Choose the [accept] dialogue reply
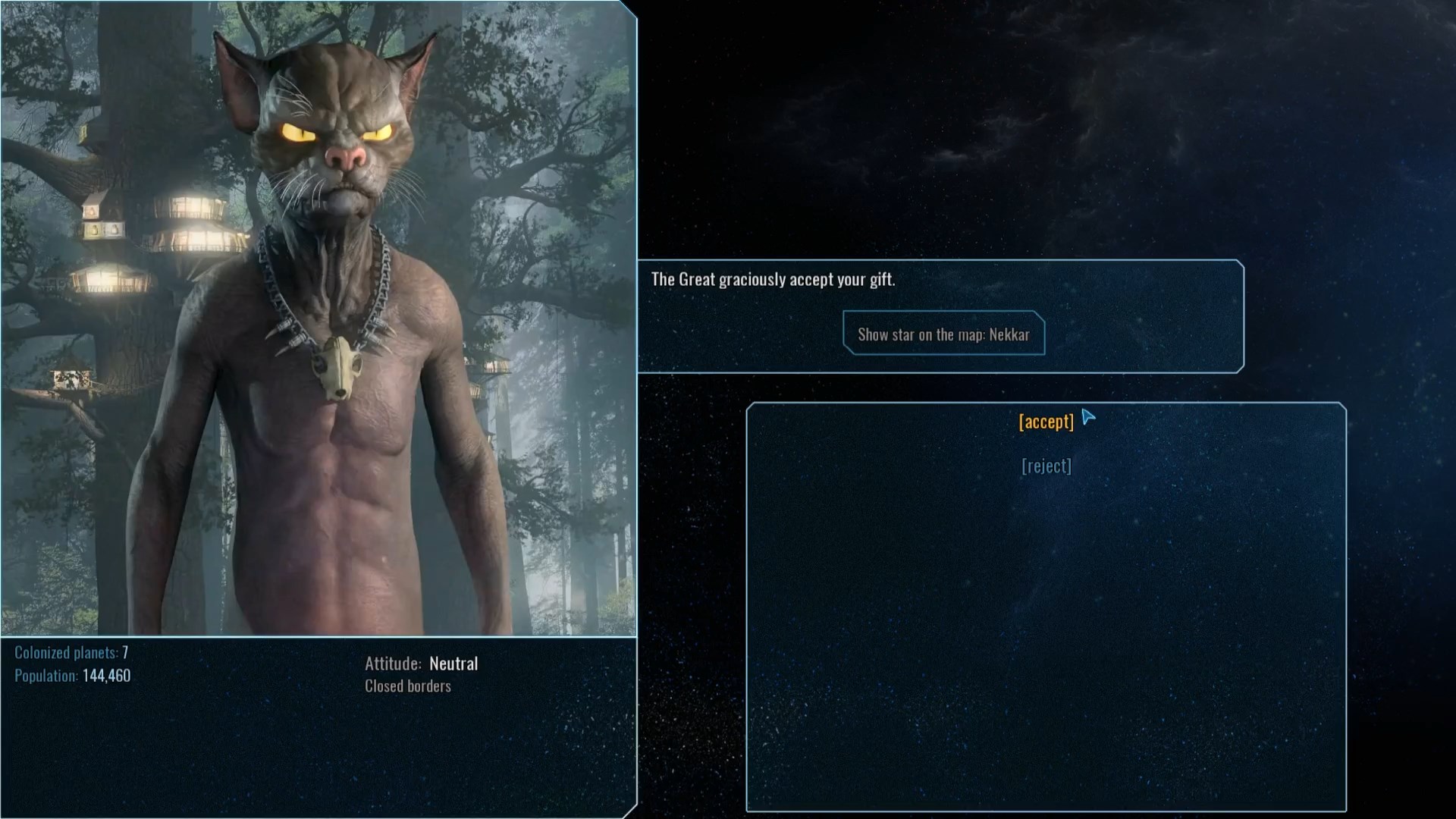 tap(1046, 422)
